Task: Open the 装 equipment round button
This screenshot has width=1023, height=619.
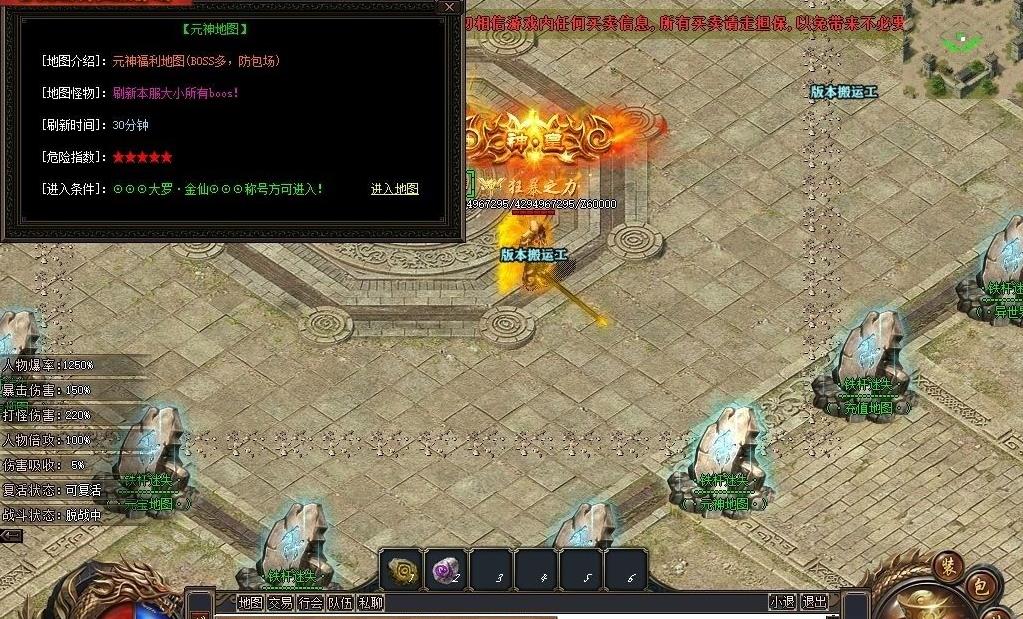Action: [948, 567]
